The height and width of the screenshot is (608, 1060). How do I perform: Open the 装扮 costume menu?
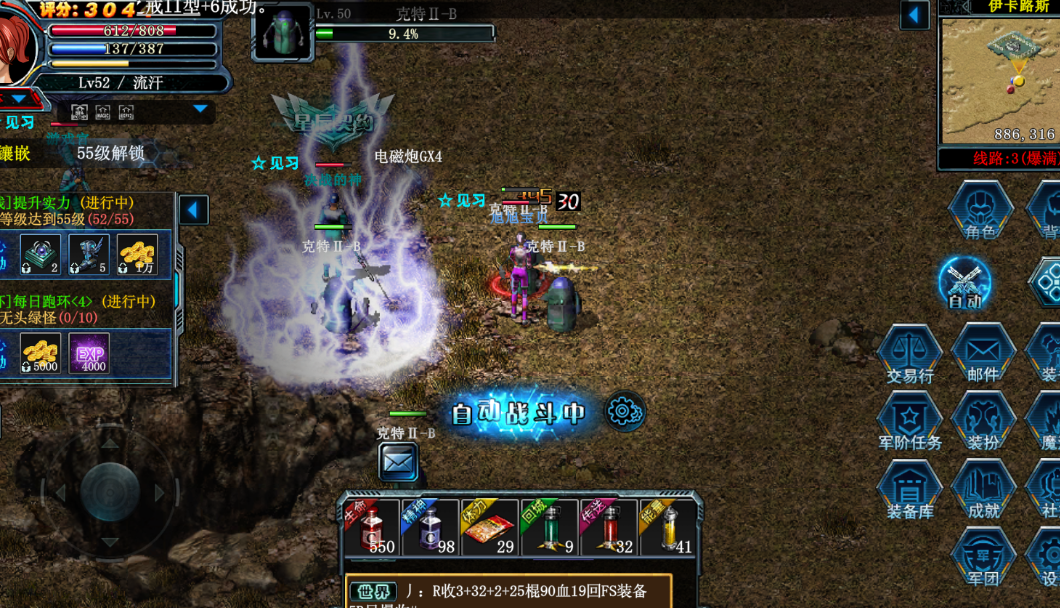coord(983,422)
